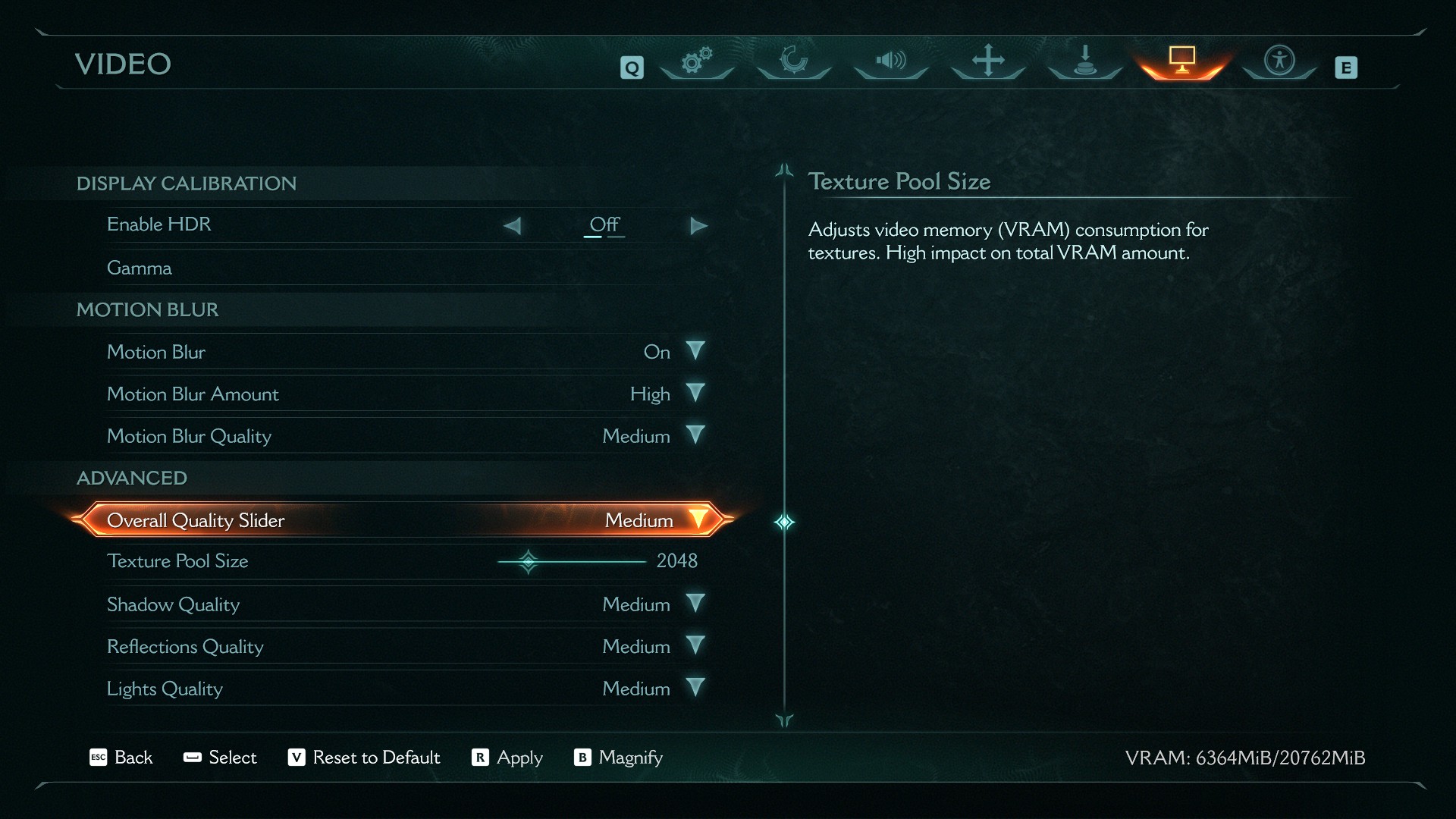Expand the Overall Quality Slider dropdown

(x=697, y=520)
